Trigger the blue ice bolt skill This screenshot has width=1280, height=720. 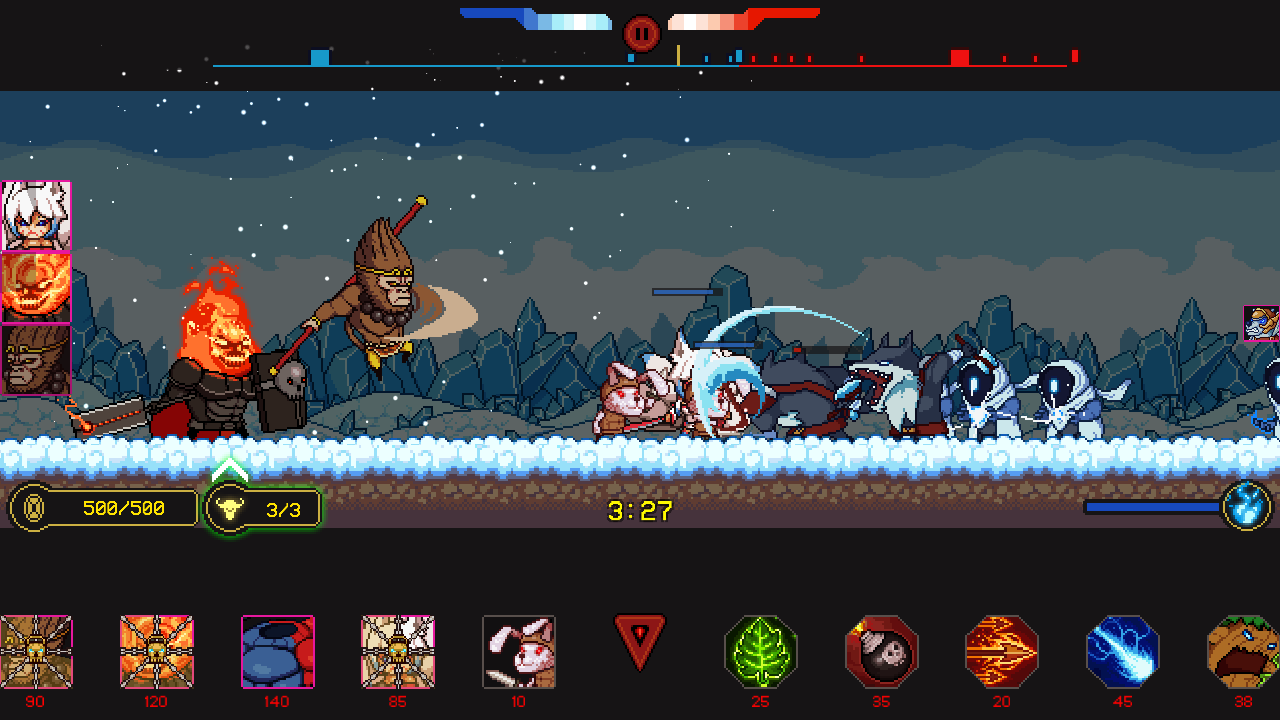pos(1122,652)
